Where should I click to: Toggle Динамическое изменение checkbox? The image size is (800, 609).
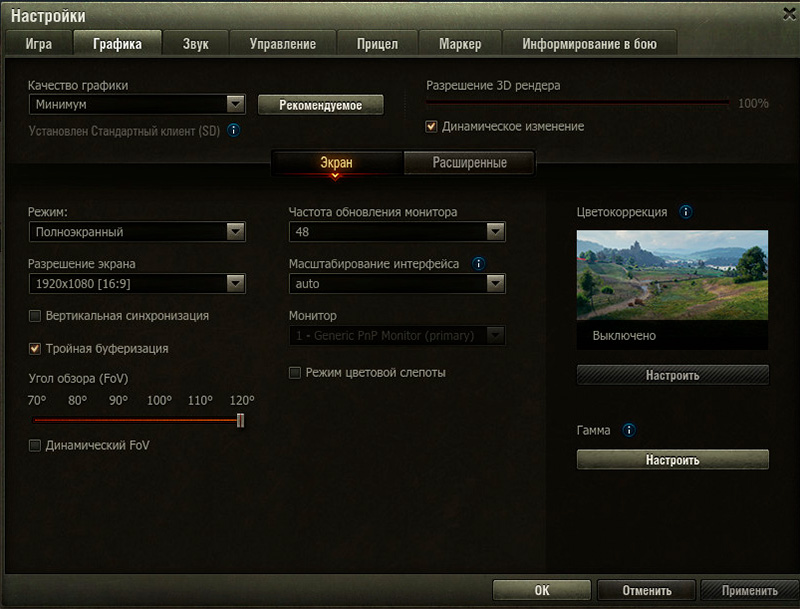click(432, 127)
